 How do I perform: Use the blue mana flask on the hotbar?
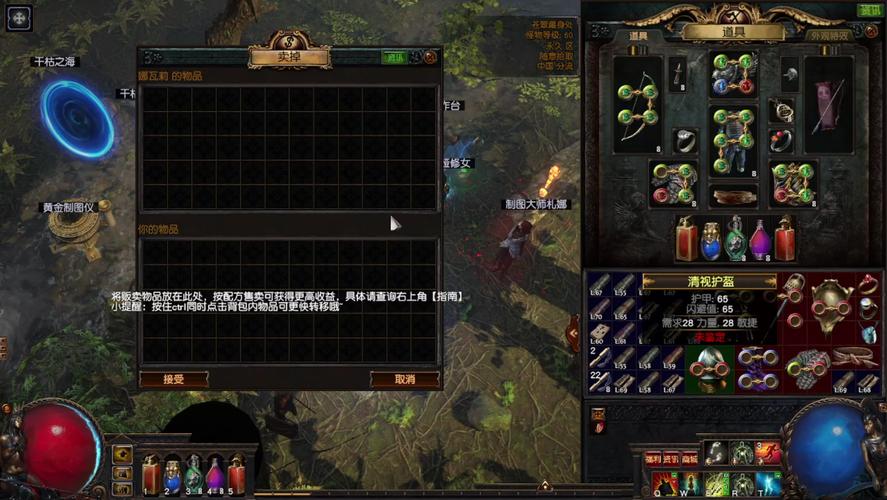point(171,475)
